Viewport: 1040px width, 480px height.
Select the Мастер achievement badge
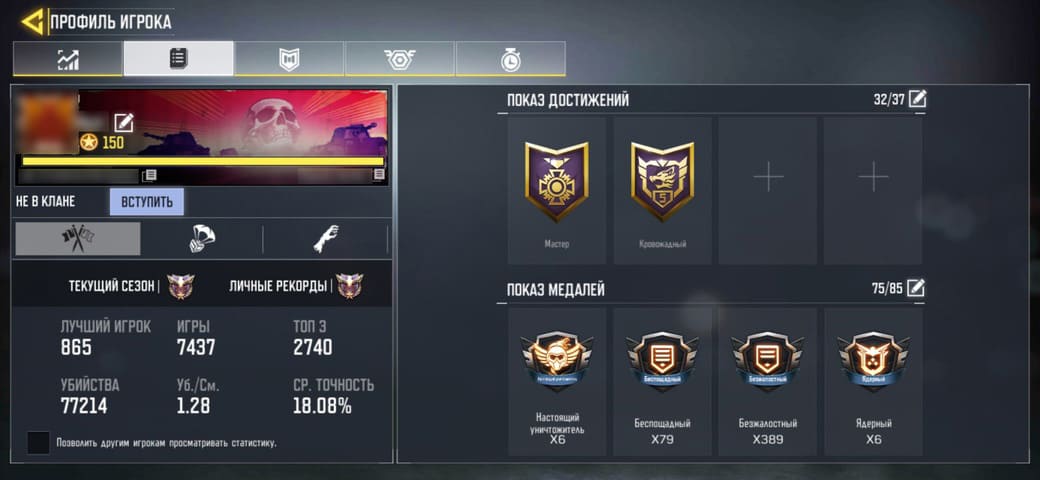pos(557,190)
